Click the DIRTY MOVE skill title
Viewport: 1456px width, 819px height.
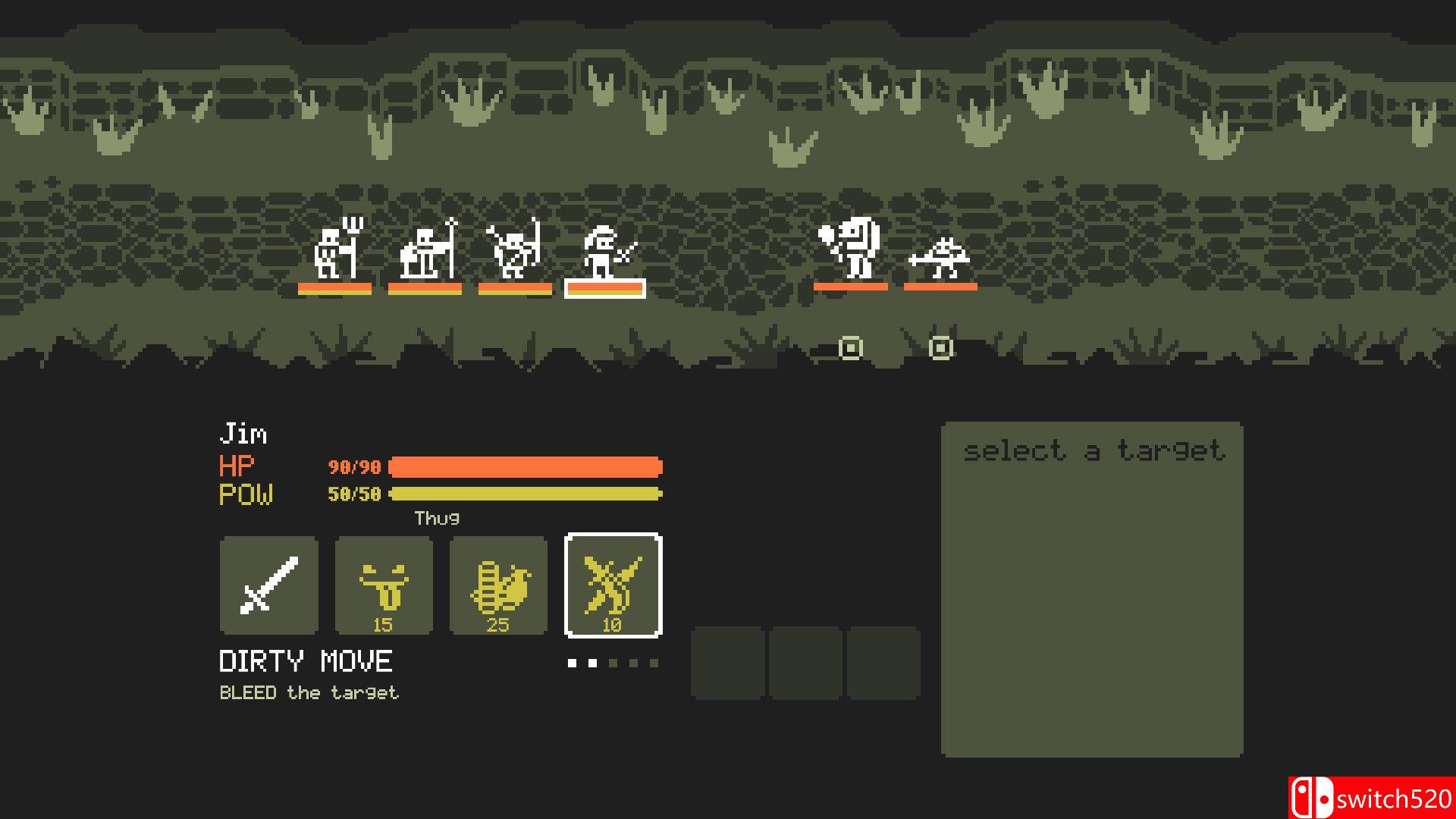point(306,661)
